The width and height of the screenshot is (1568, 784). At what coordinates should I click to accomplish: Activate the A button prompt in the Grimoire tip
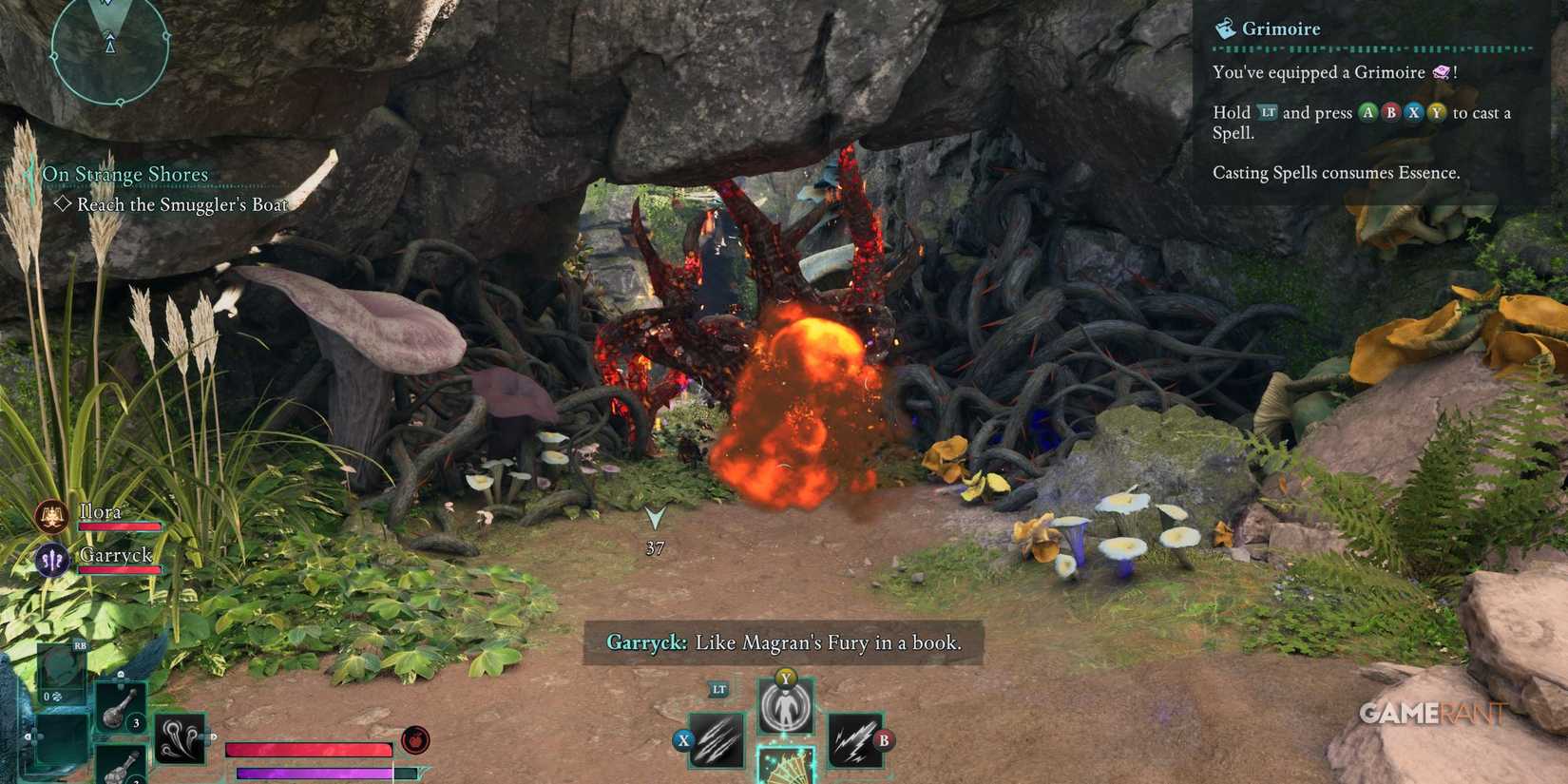(x=1367, y=112)
